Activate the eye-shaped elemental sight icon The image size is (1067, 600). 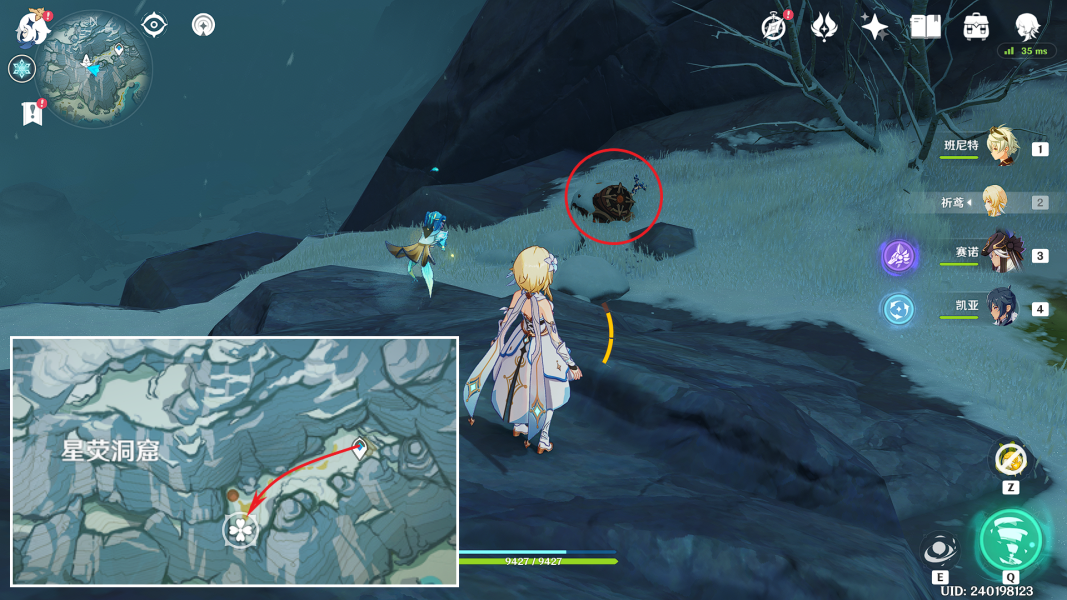[x=154, y=25]
